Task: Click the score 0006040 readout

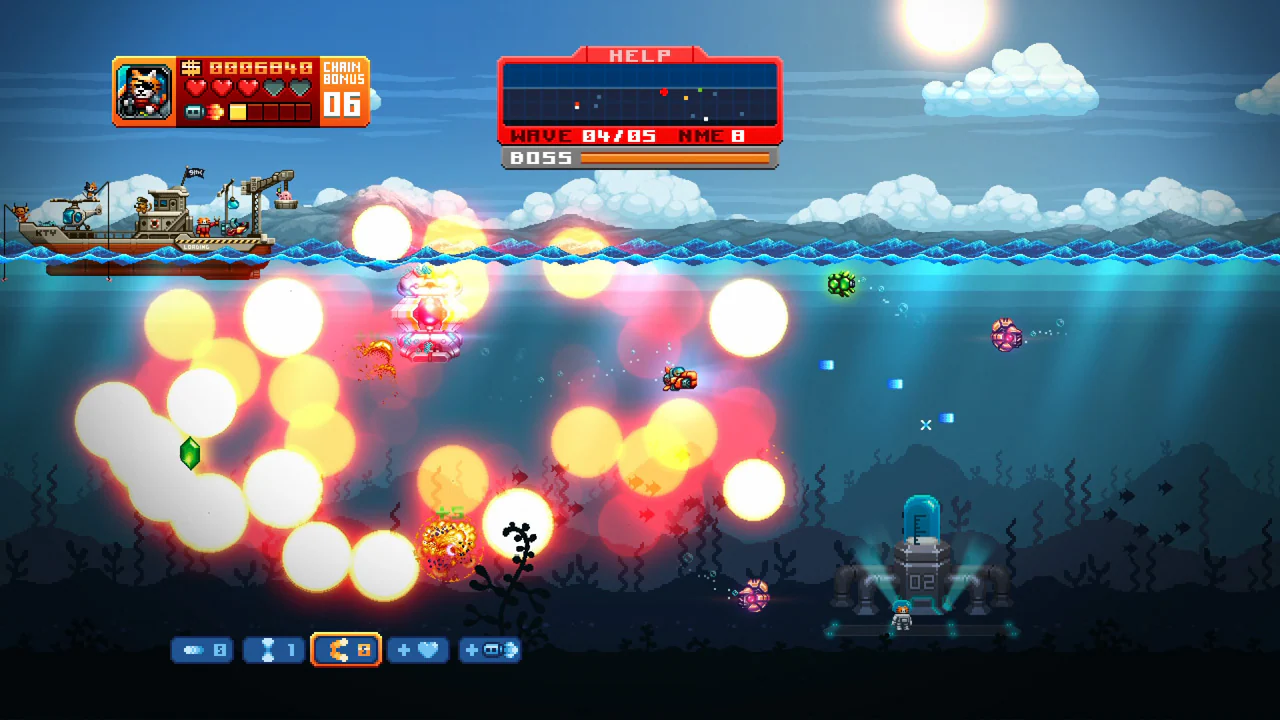Action: click(260, 68)
